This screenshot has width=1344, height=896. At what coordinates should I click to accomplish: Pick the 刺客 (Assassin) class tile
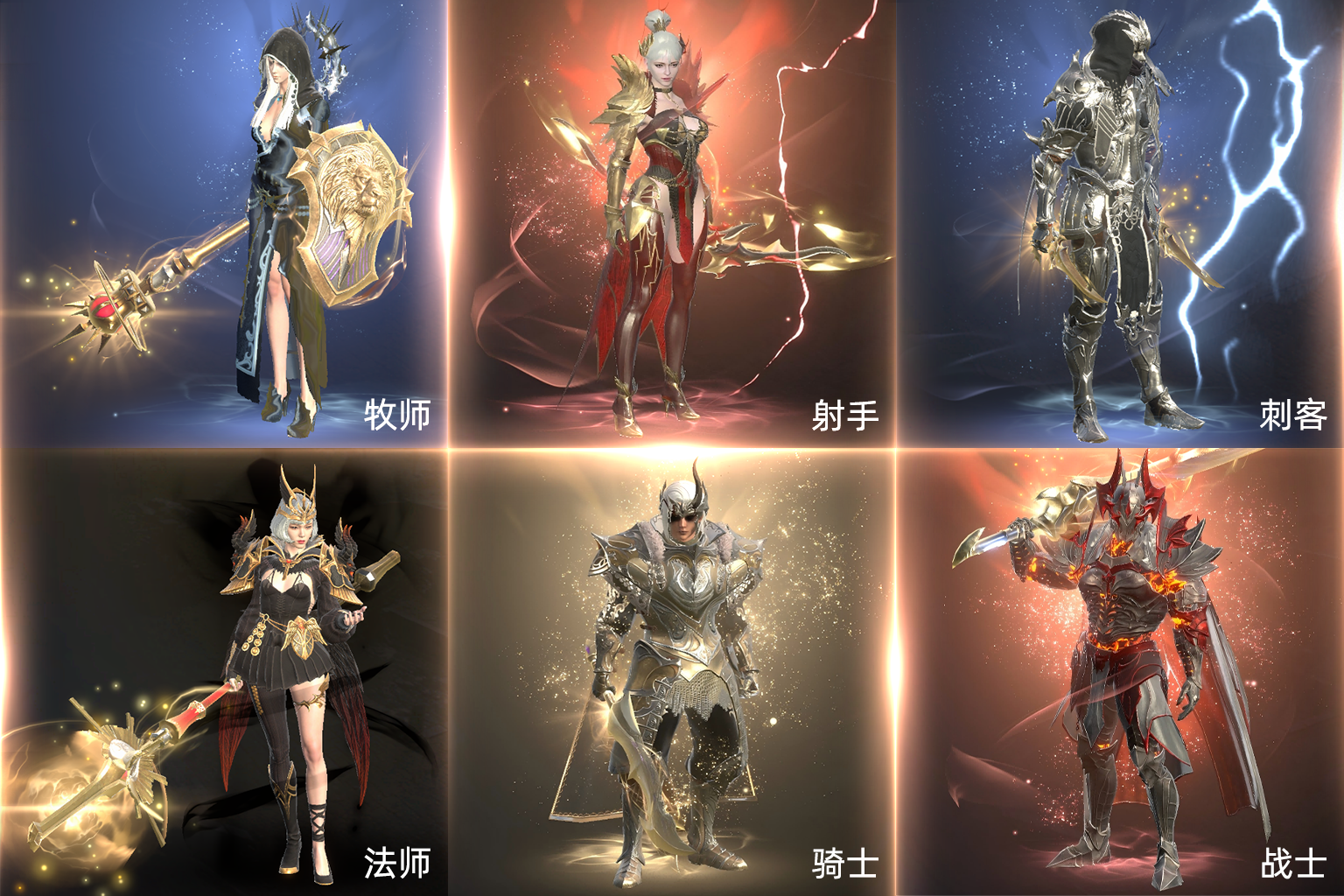(x=1120, y=224)
